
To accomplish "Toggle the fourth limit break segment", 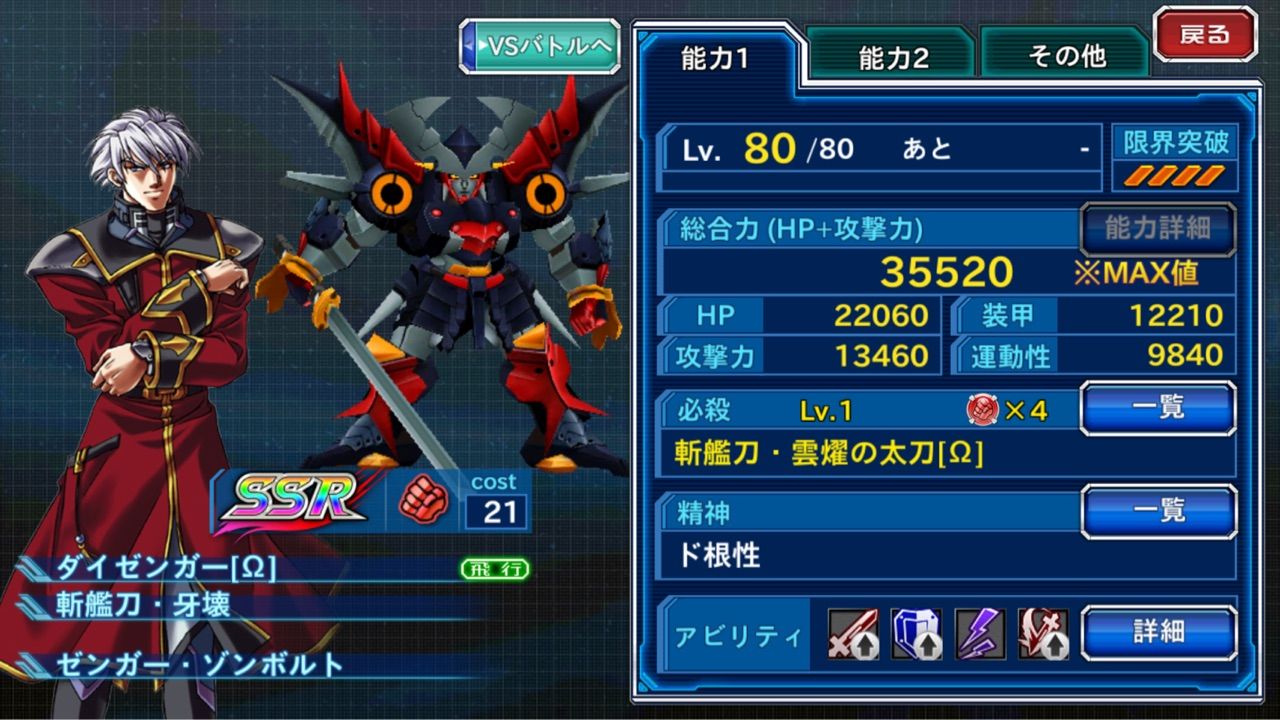I will coord(1210,175).
